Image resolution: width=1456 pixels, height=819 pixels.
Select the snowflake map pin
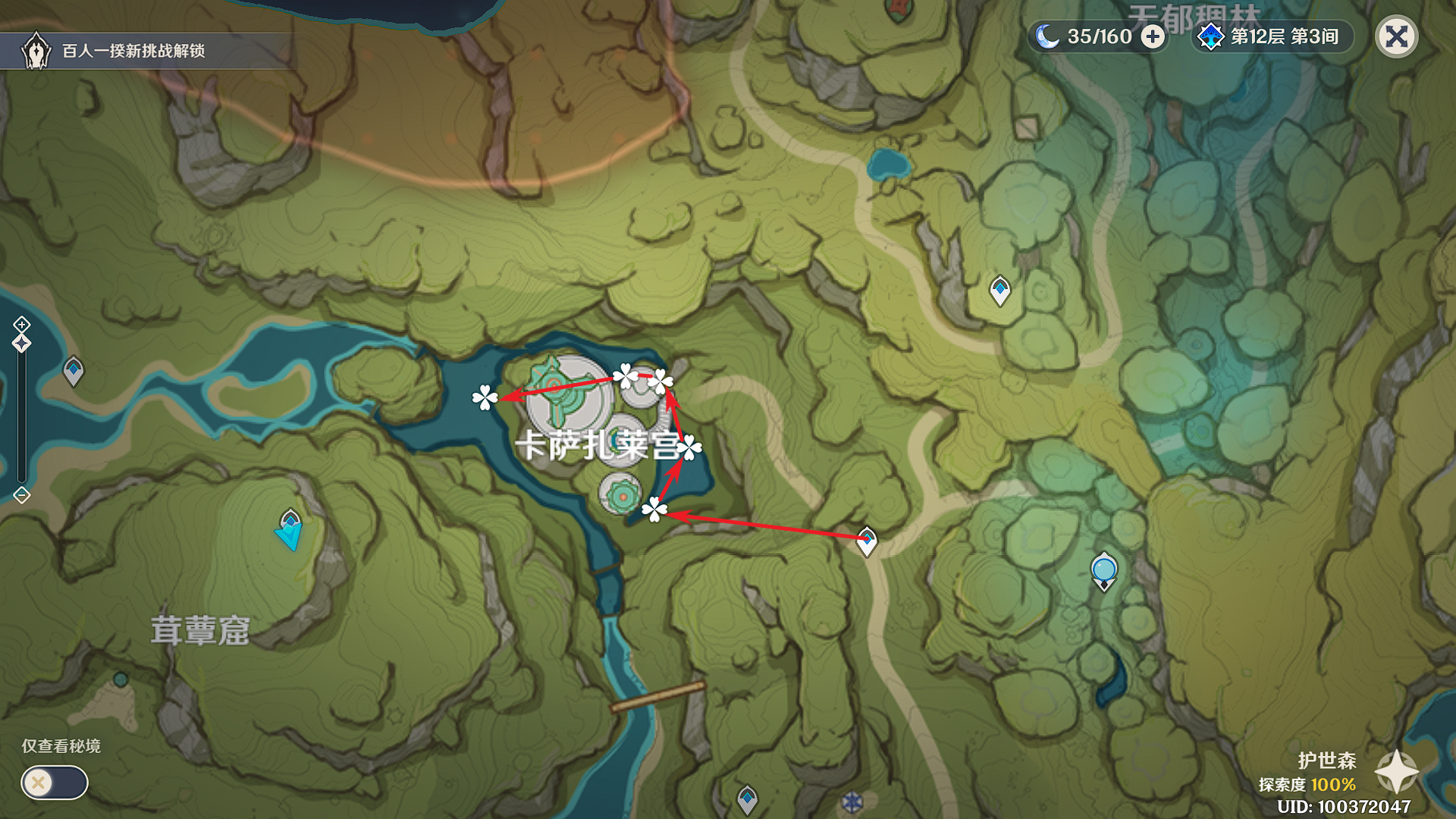point(852,802)
